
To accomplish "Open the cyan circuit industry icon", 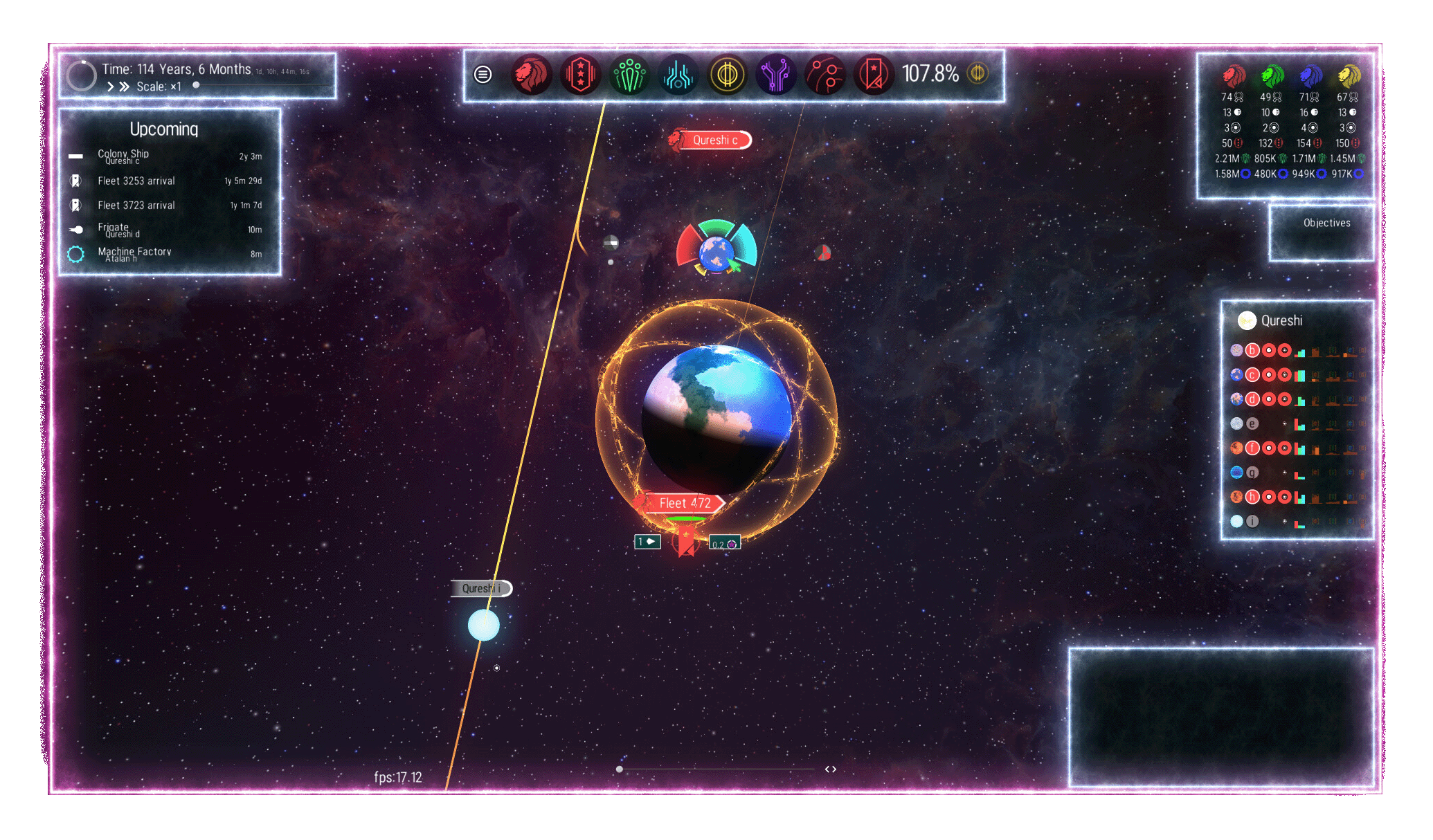I will 678,74.
